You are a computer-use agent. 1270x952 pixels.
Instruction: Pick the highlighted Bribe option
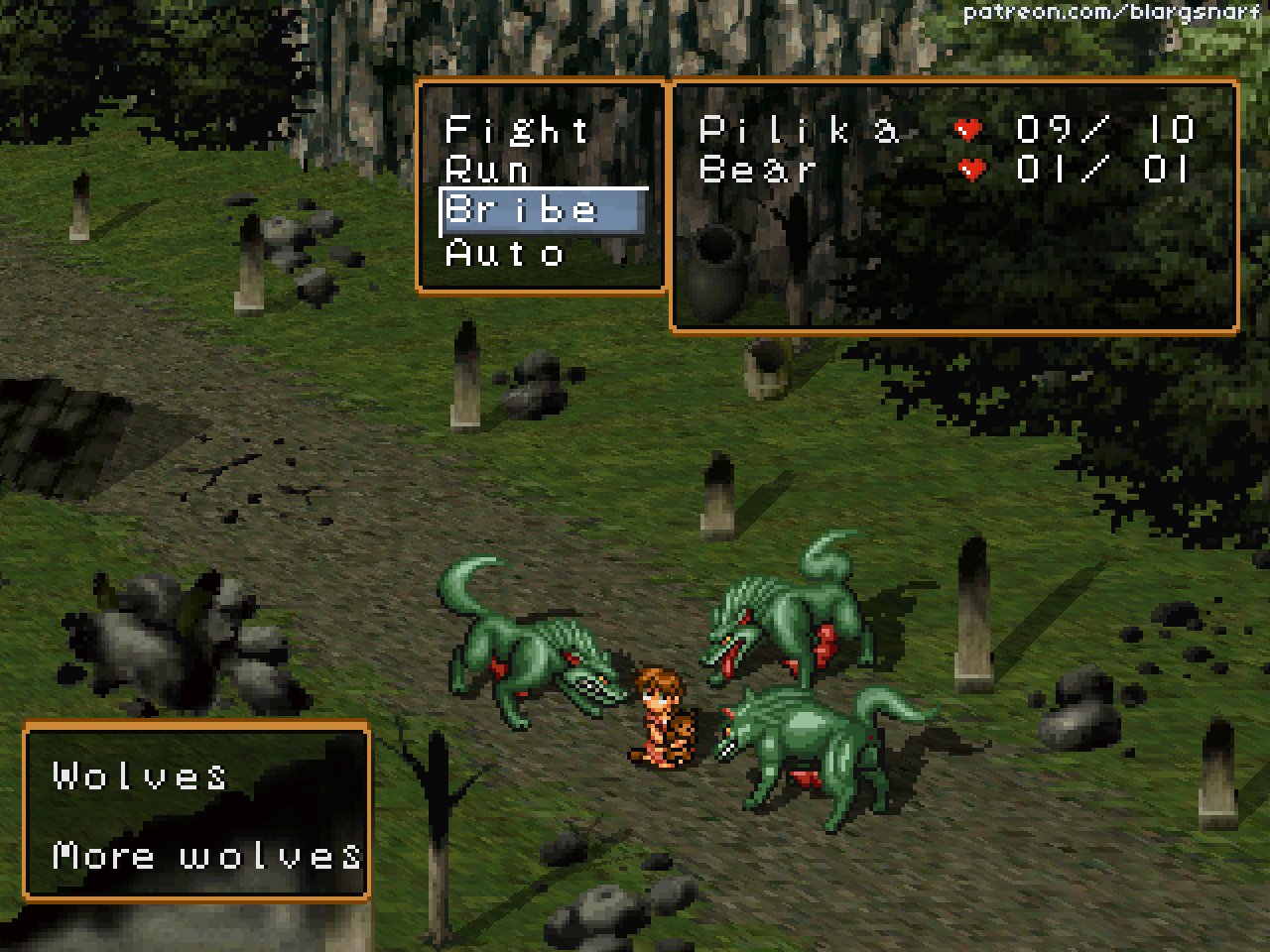point(523,210)
